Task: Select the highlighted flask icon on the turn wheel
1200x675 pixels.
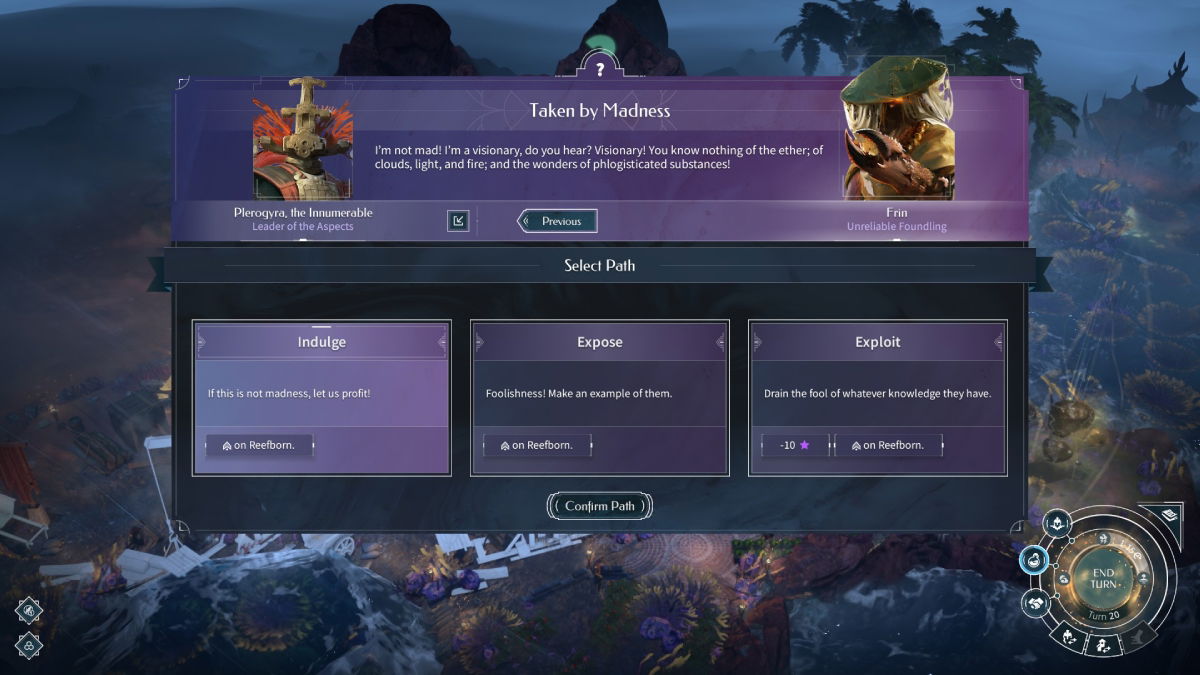Action: click(1033, 560)
